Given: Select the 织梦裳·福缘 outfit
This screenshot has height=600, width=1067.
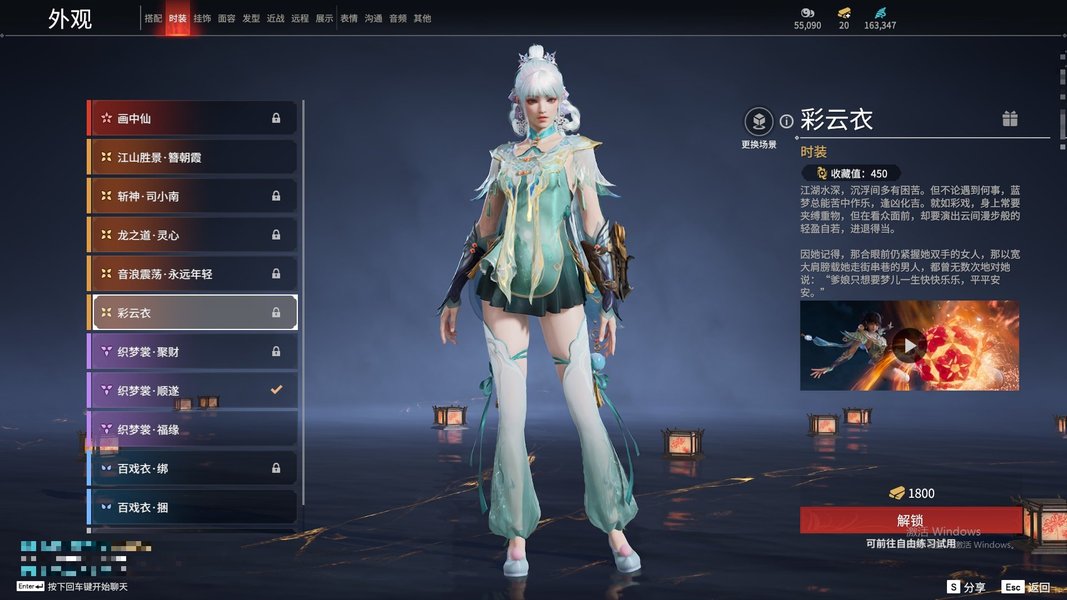Looking at the screenshot, I should (193, 430).
